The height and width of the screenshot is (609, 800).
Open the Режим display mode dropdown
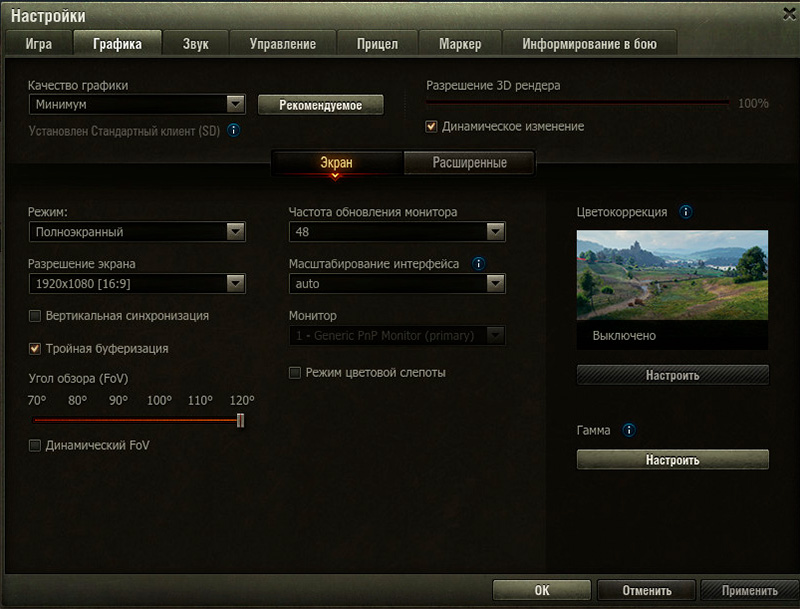[x=137, y=232]
